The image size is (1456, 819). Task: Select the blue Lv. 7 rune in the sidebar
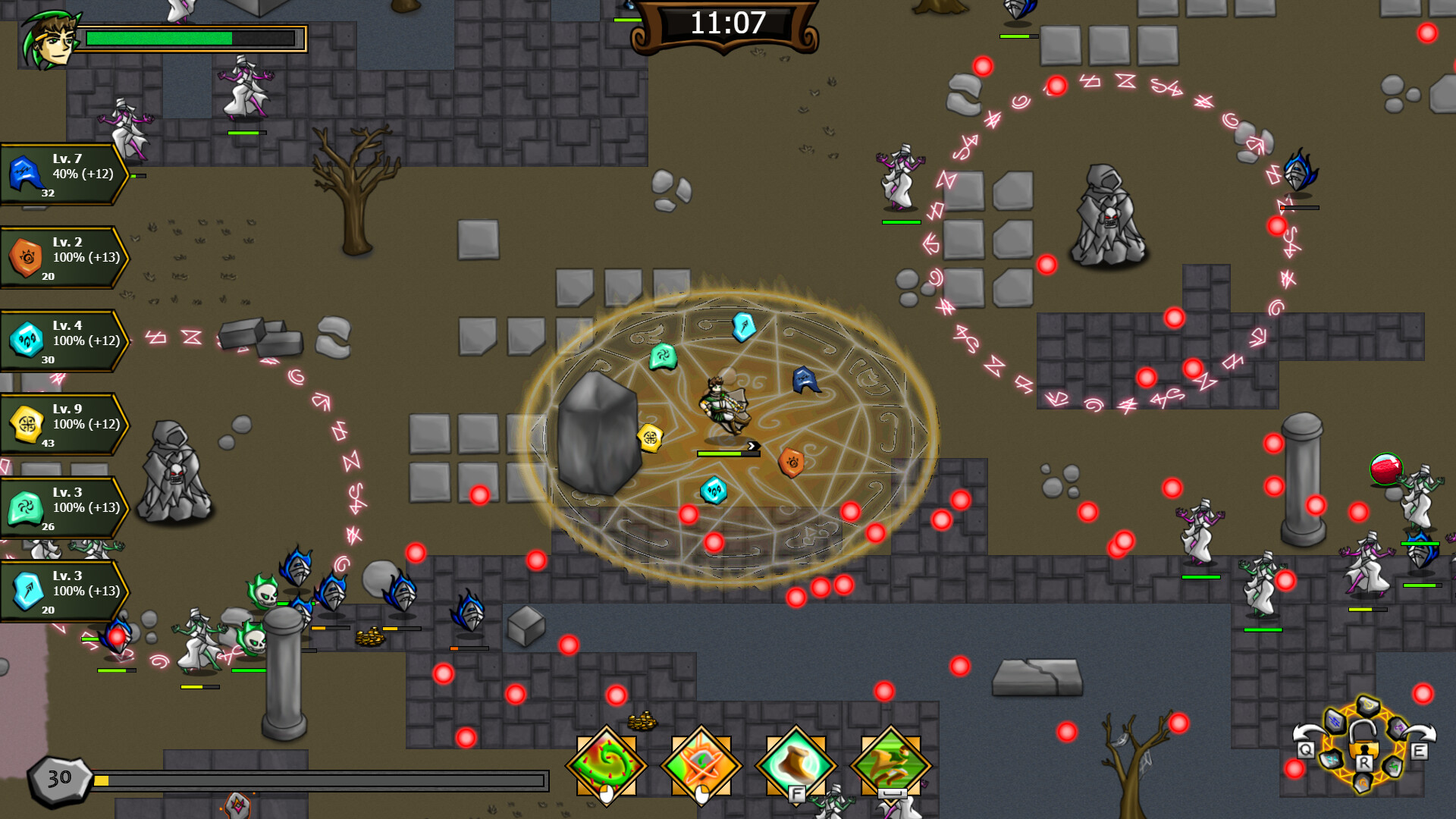(x=24, y=173)
